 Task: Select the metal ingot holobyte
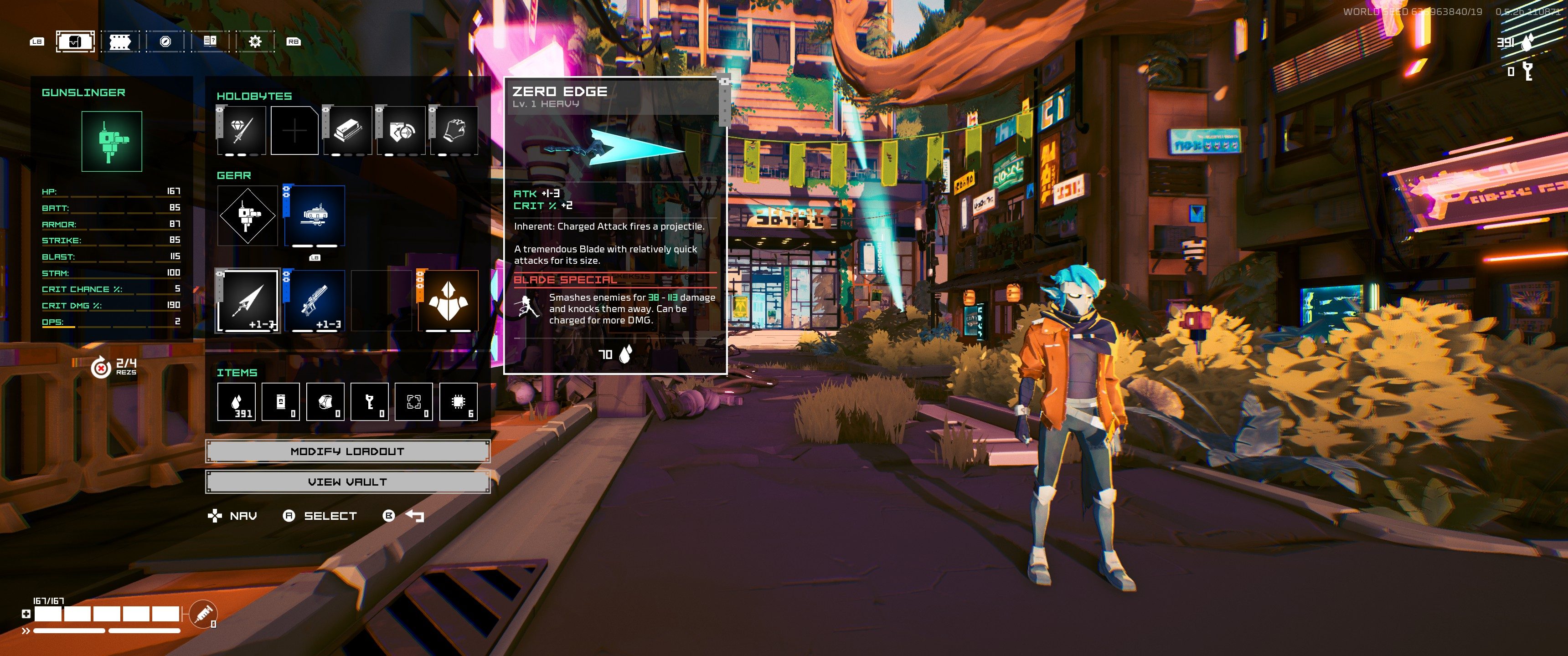pos(348,130)
